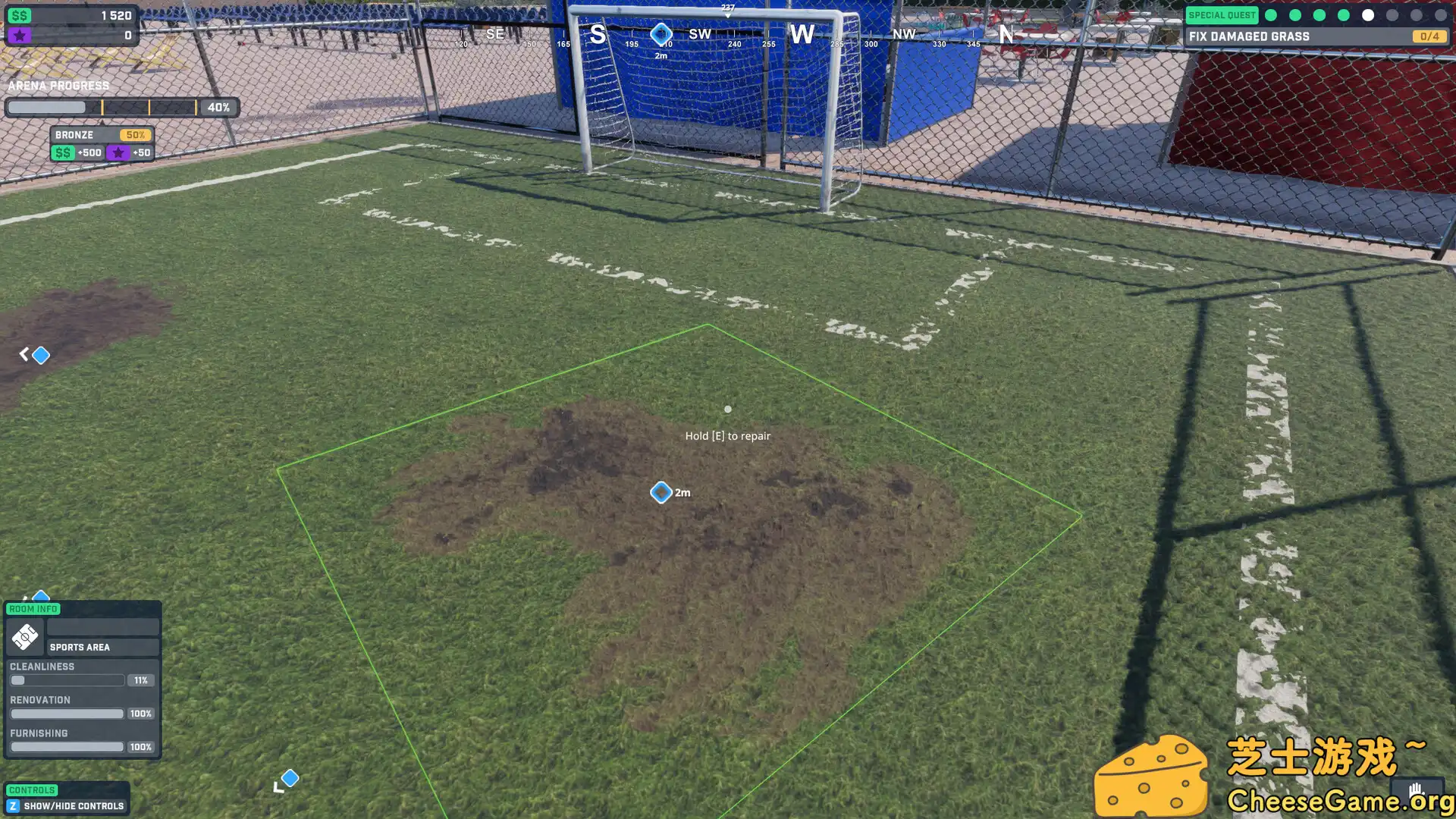Toggle the first green Special Quest dot

coord(1272,14)
